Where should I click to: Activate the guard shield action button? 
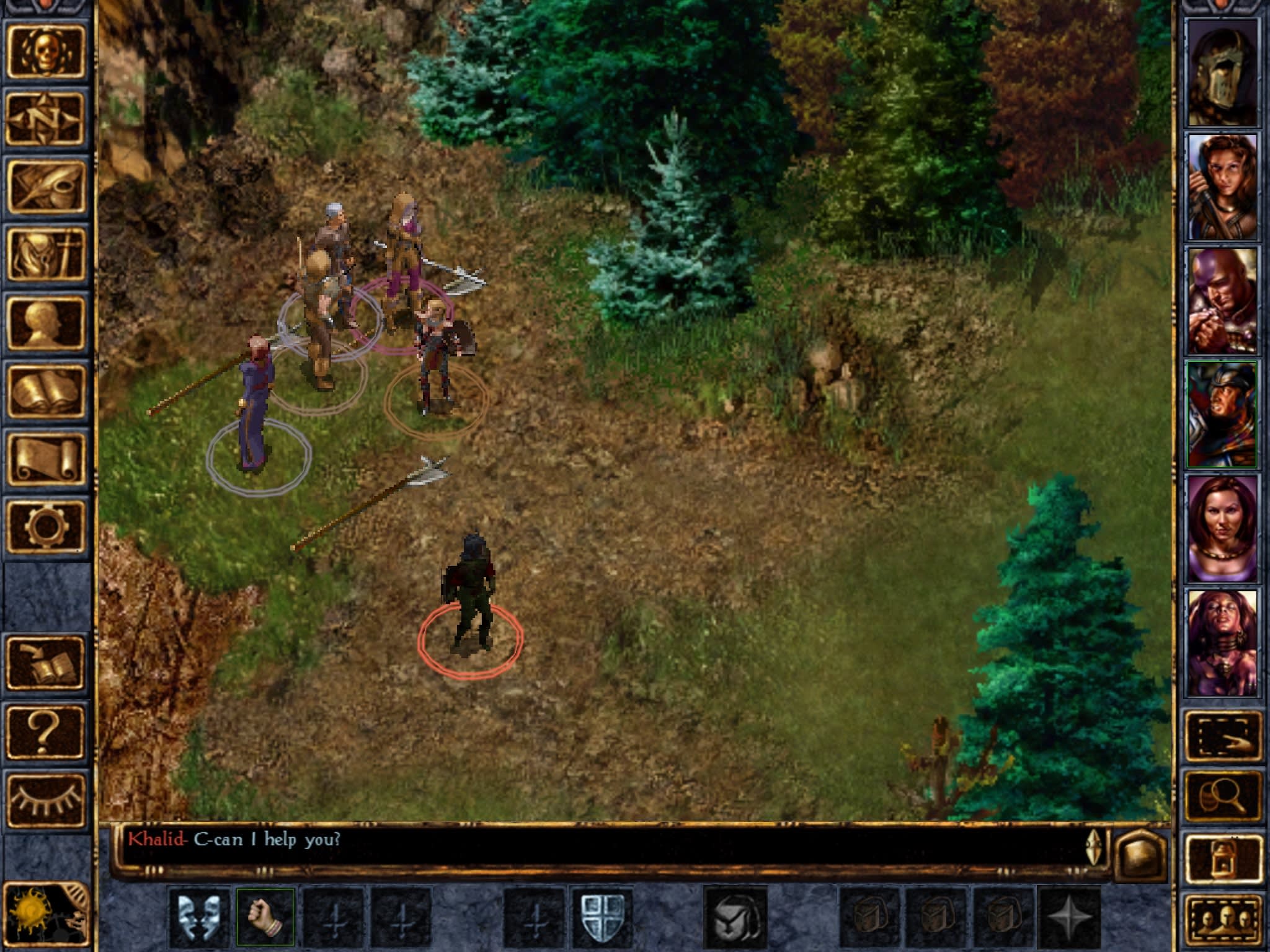click(x=602, y=917)
